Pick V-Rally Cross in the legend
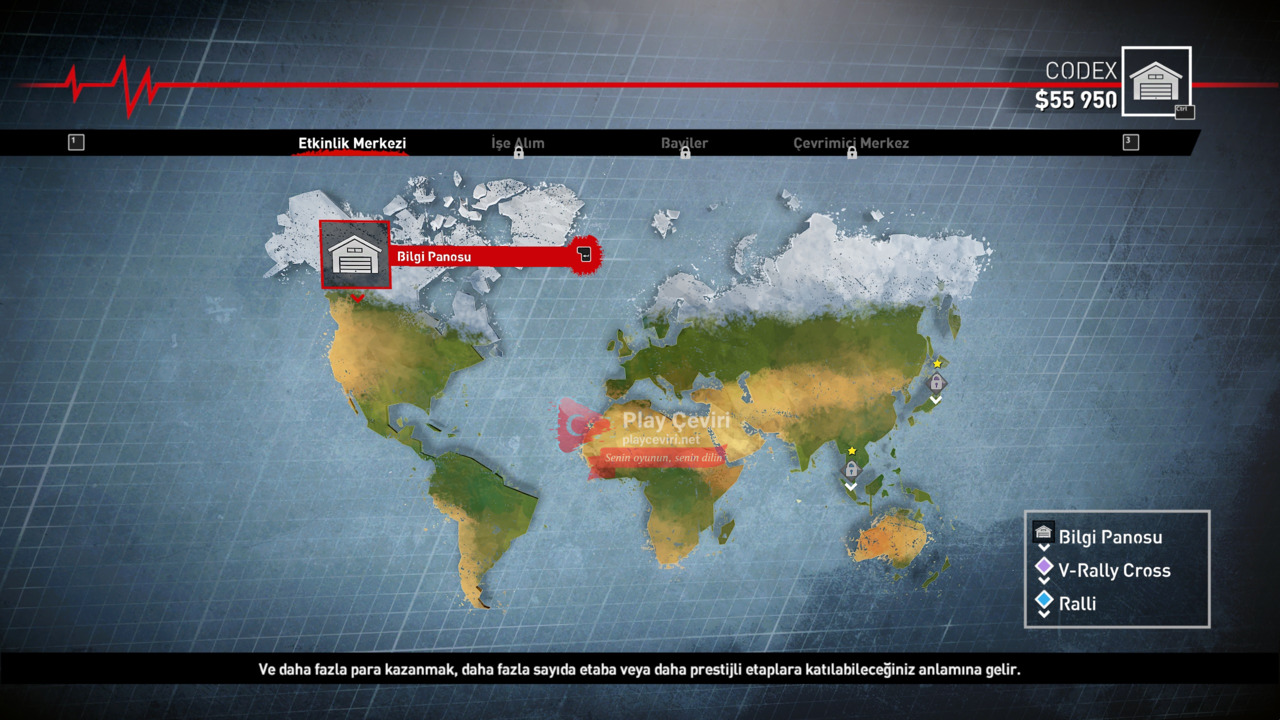The image size is (1280, 720). pyautogui.click(x=1114, y=570)
